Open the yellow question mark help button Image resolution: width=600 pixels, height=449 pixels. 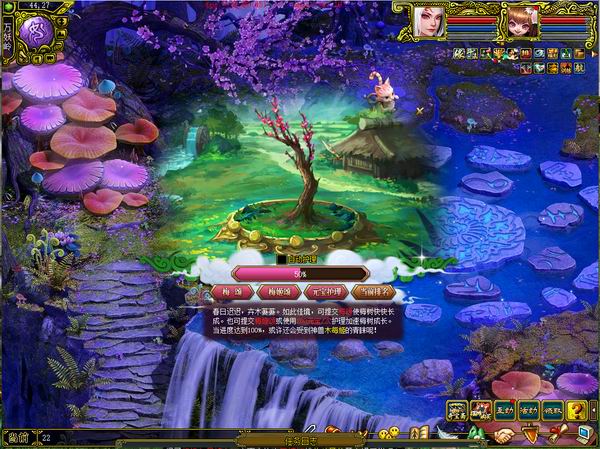(x=577, y=409)
